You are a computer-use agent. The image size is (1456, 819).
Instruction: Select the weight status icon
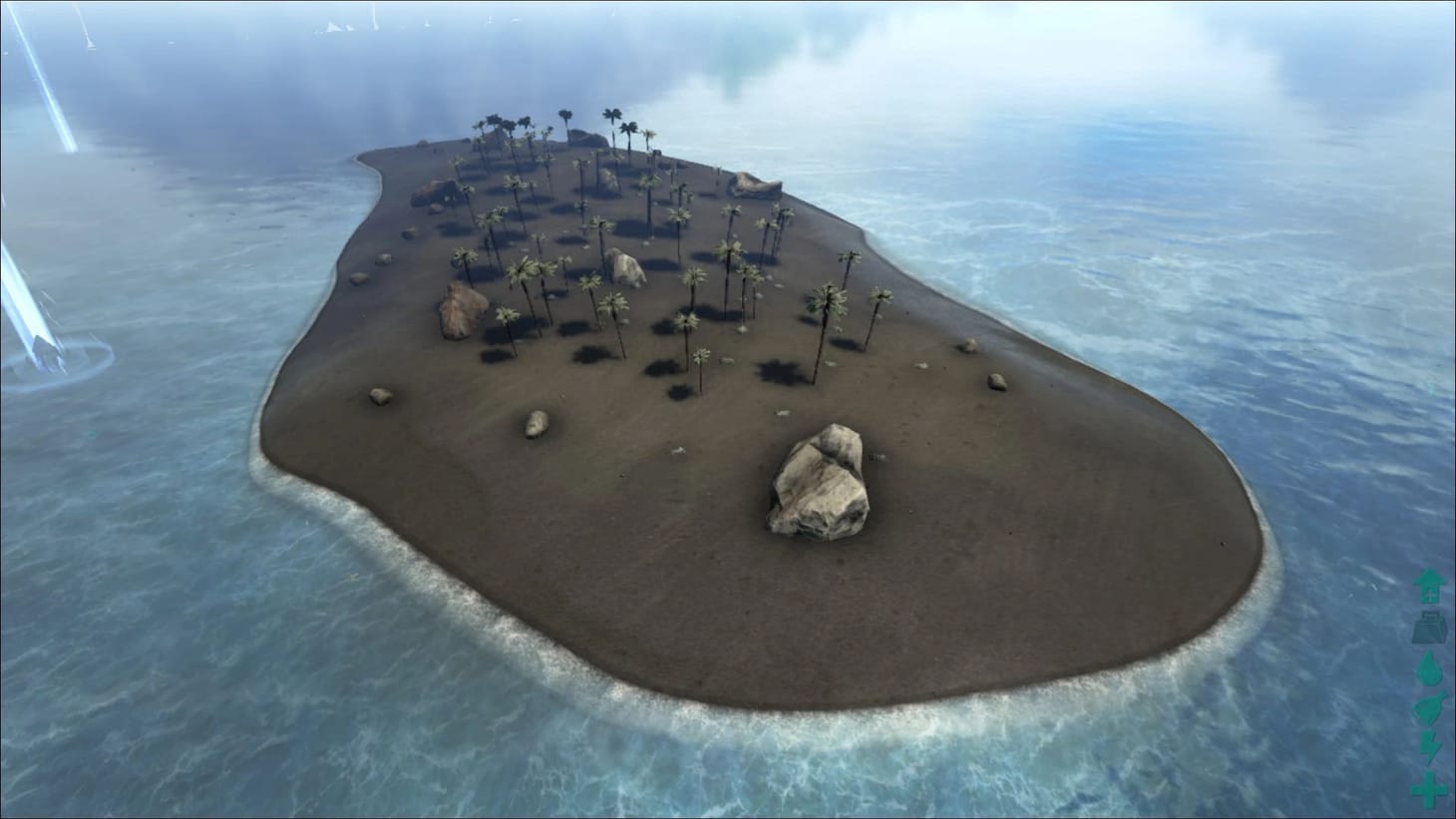click(1430, 628)
